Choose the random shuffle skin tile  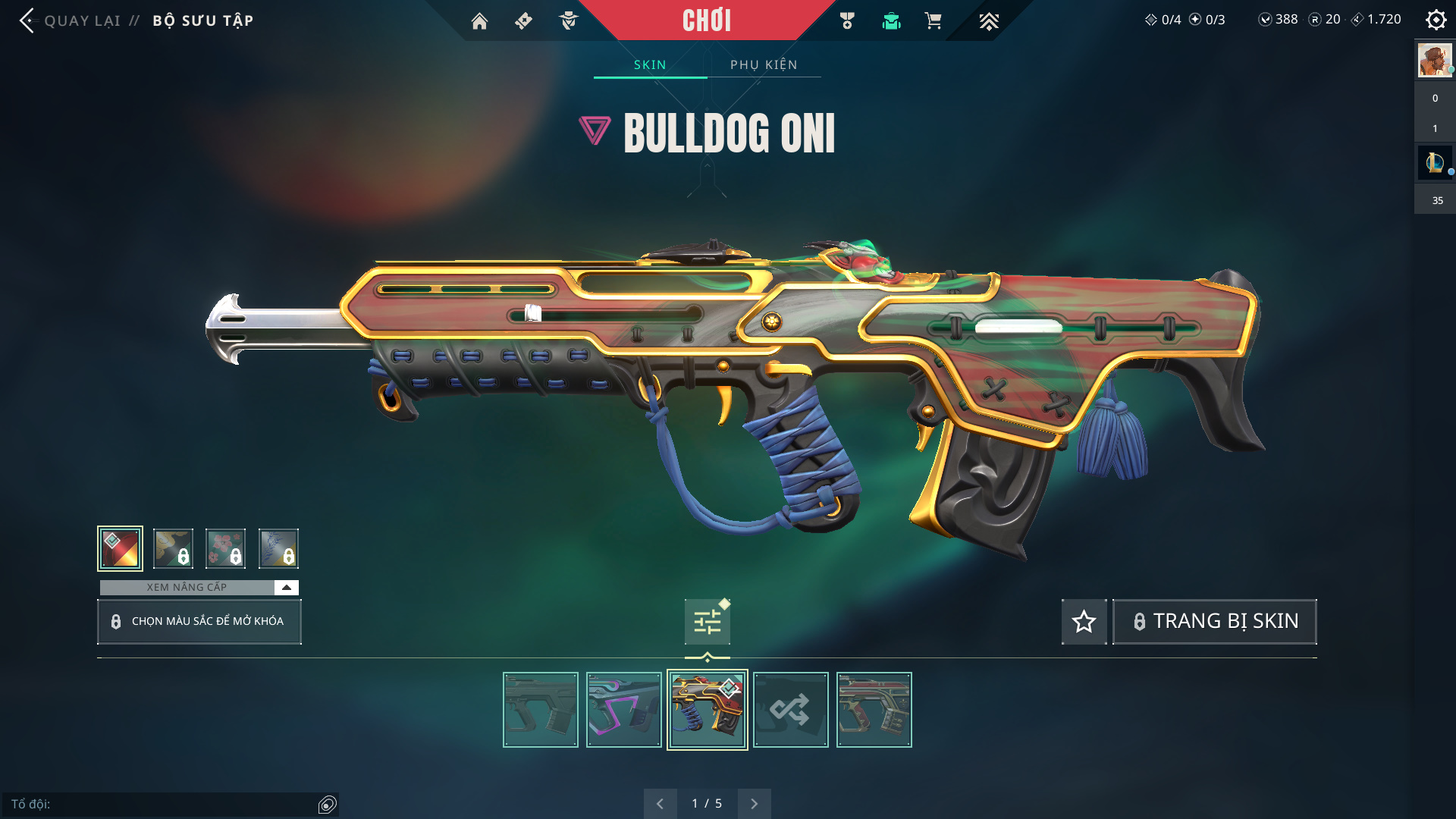point(791,710)
